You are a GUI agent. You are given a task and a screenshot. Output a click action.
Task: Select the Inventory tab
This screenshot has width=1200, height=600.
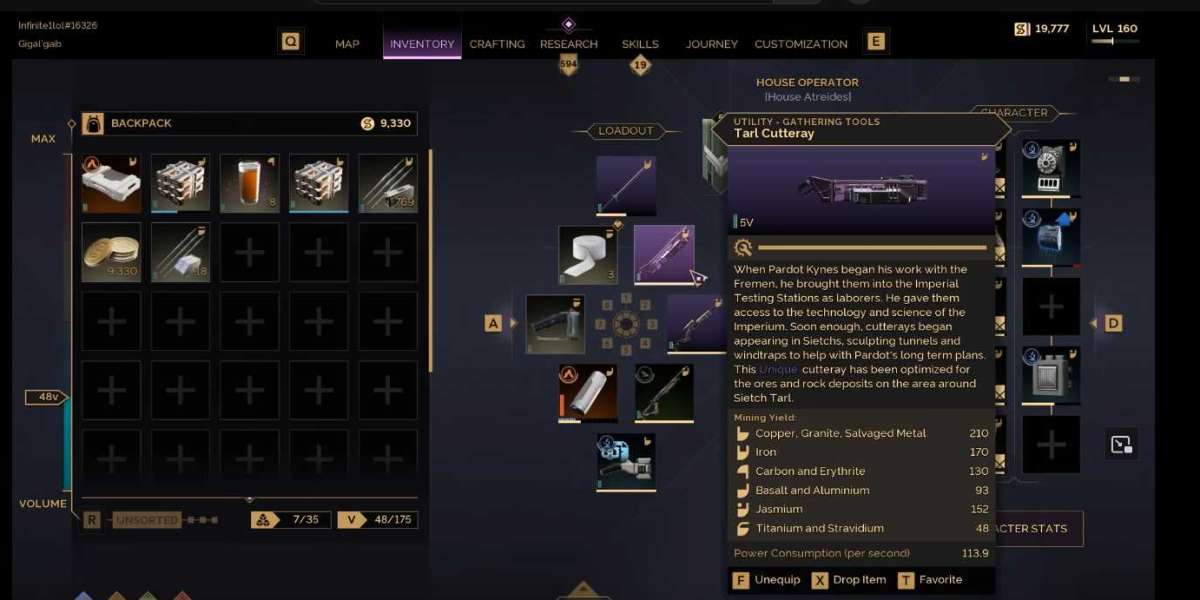click(422, 44)
